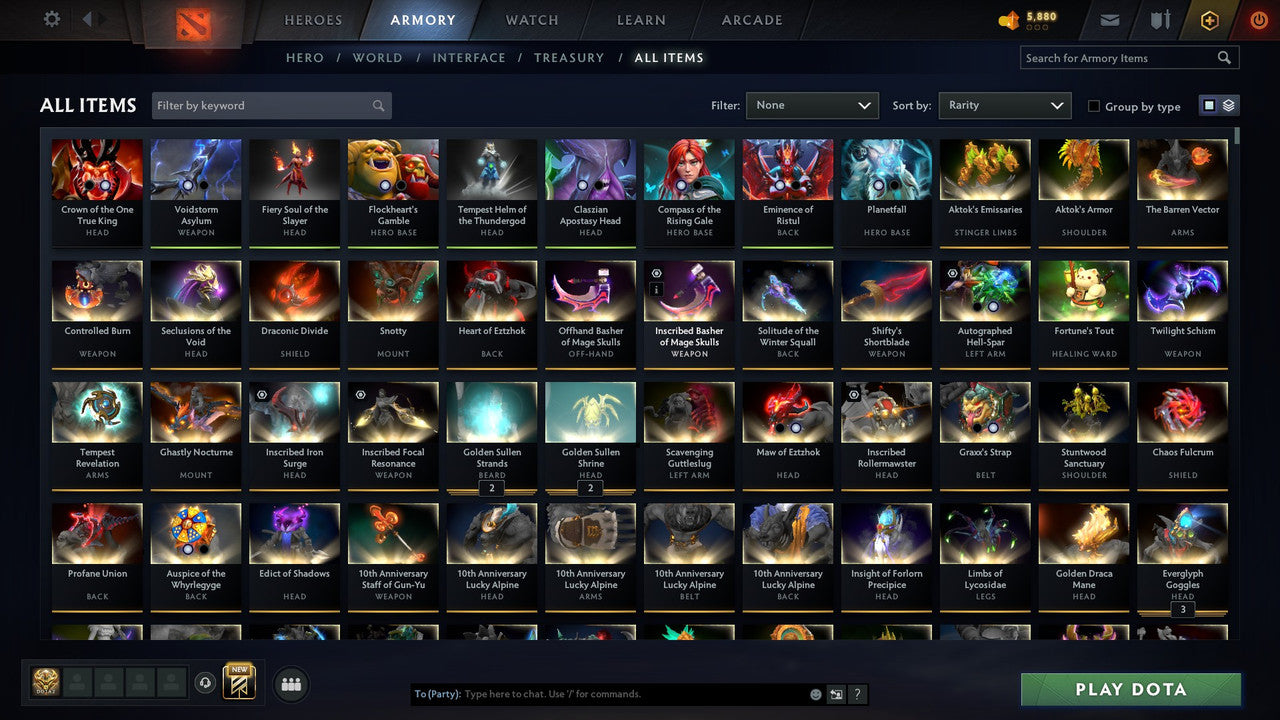Toggle the grid view icon
Image resolution: width=1280 pixels, height=720 pixels.
point(1210,105)
